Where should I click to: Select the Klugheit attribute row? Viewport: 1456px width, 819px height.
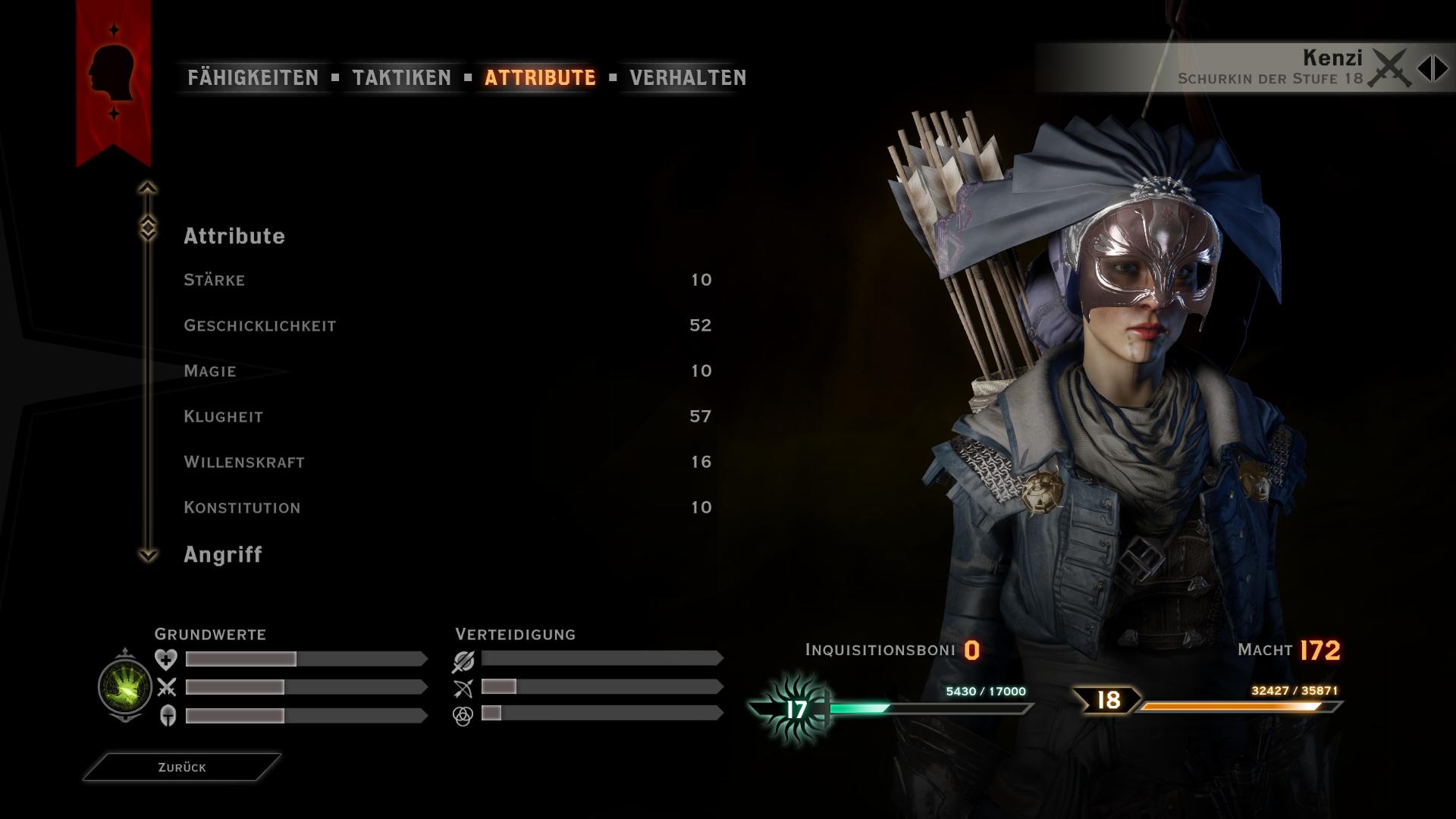(447, 416)
